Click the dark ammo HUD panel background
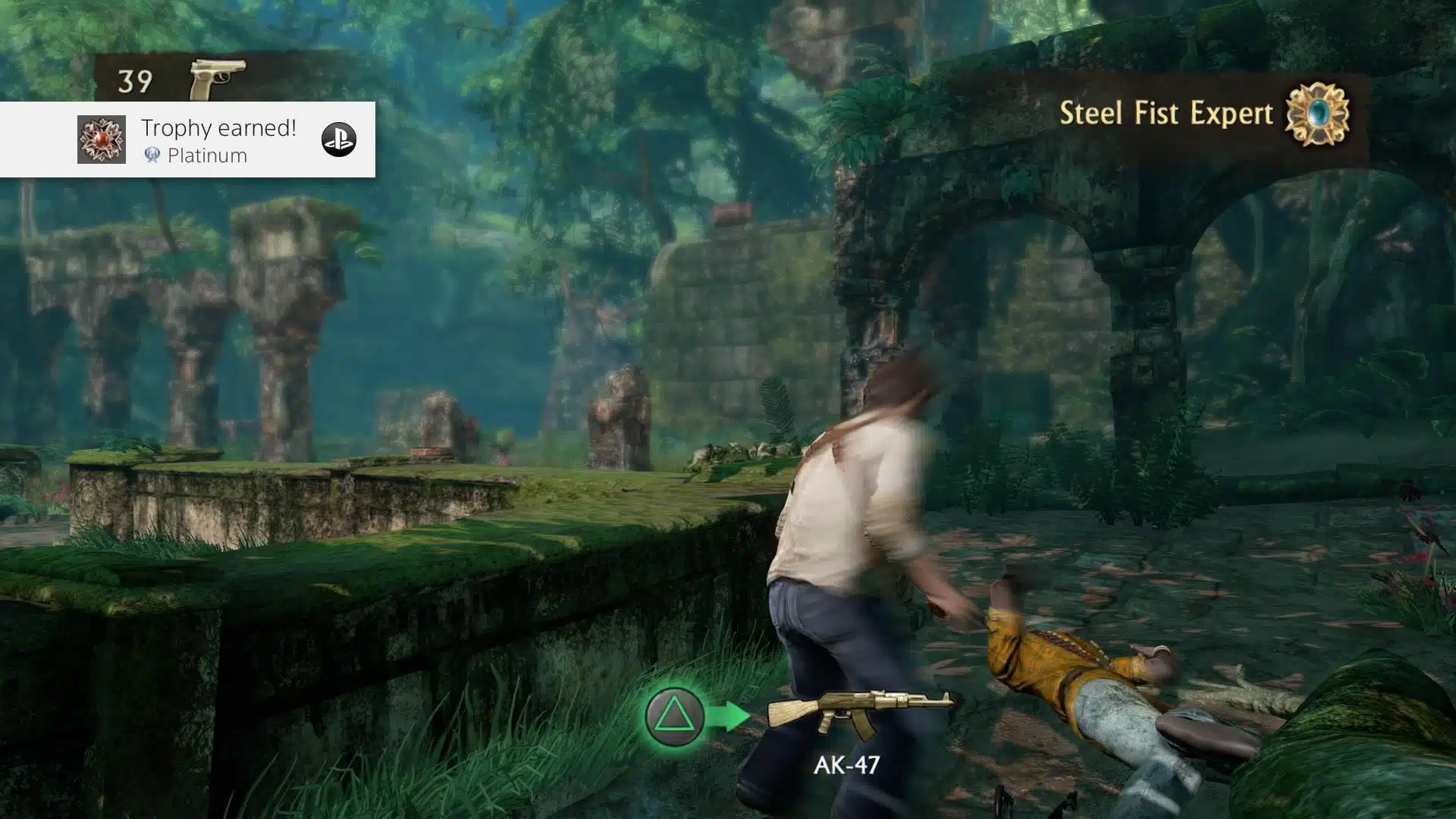This screenshot has height=819, width=1456. click(288, 76)
